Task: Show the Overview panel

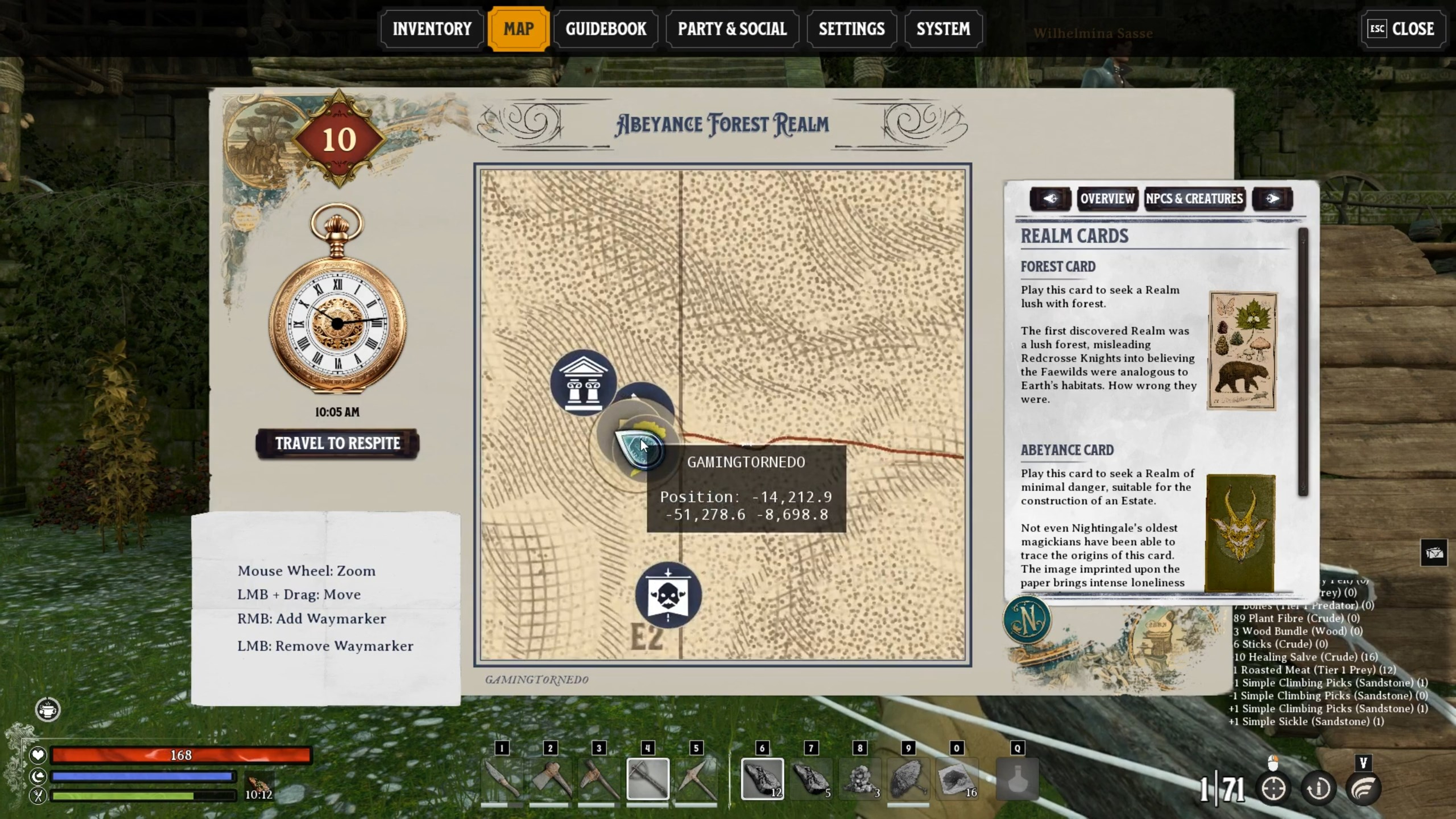Action: 1107,198
